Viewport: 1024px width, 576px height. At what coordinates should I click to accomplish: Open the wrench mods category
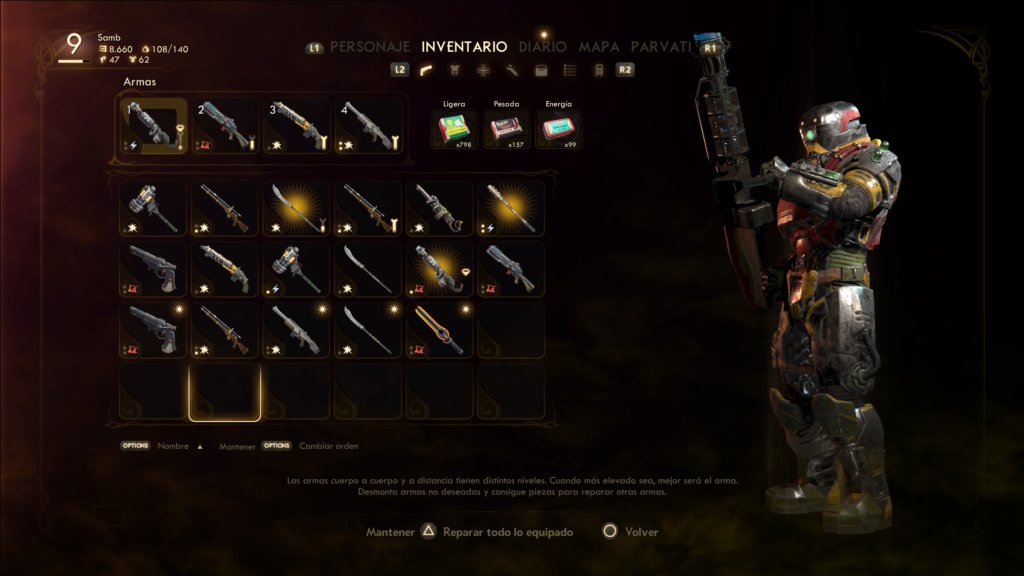512,70
